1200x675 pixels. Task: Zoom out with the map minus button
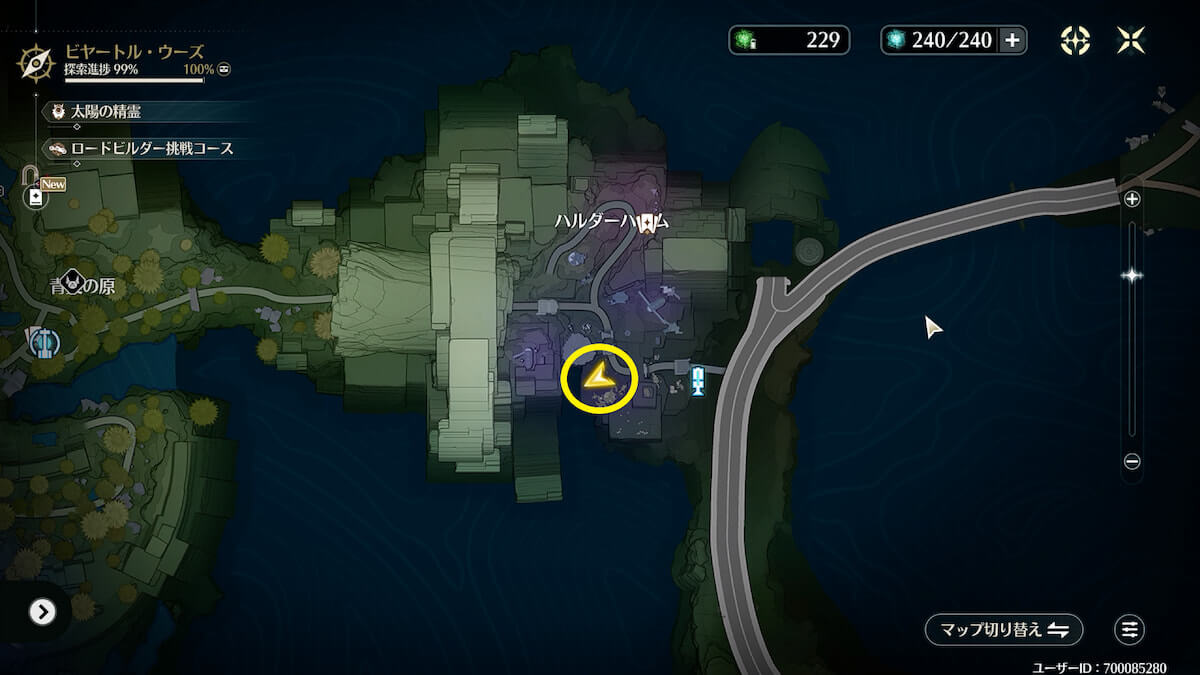pos(1132,462)
